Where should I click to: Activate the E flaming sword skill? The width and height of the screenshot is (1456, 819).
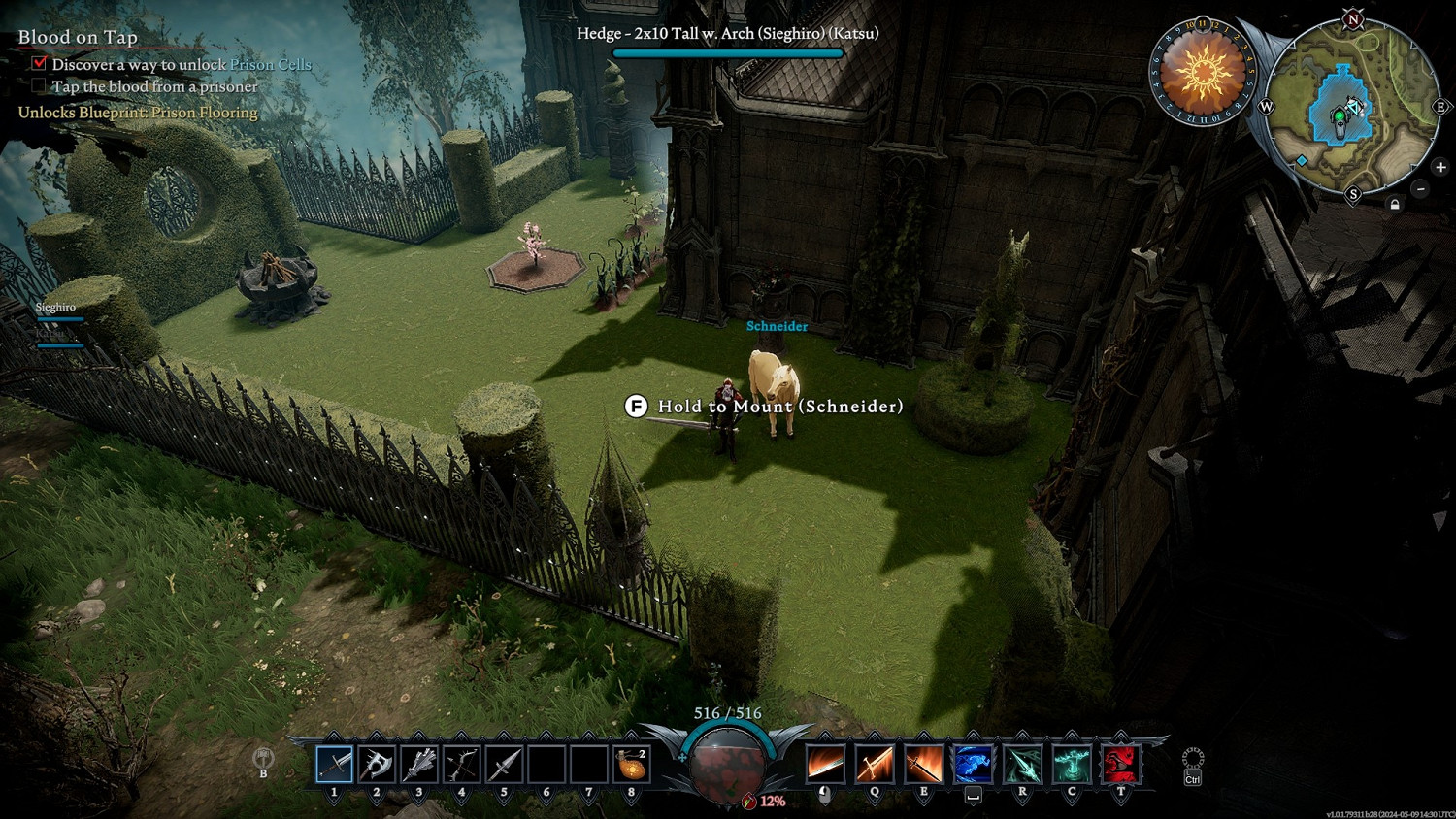923,765
